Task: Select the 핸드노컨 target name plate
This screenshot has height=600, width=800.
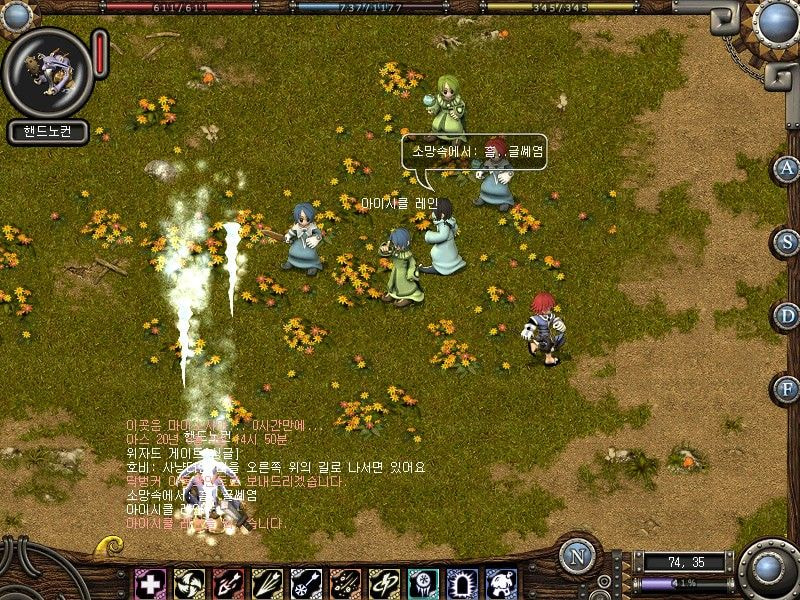Action: coord(48,131)
